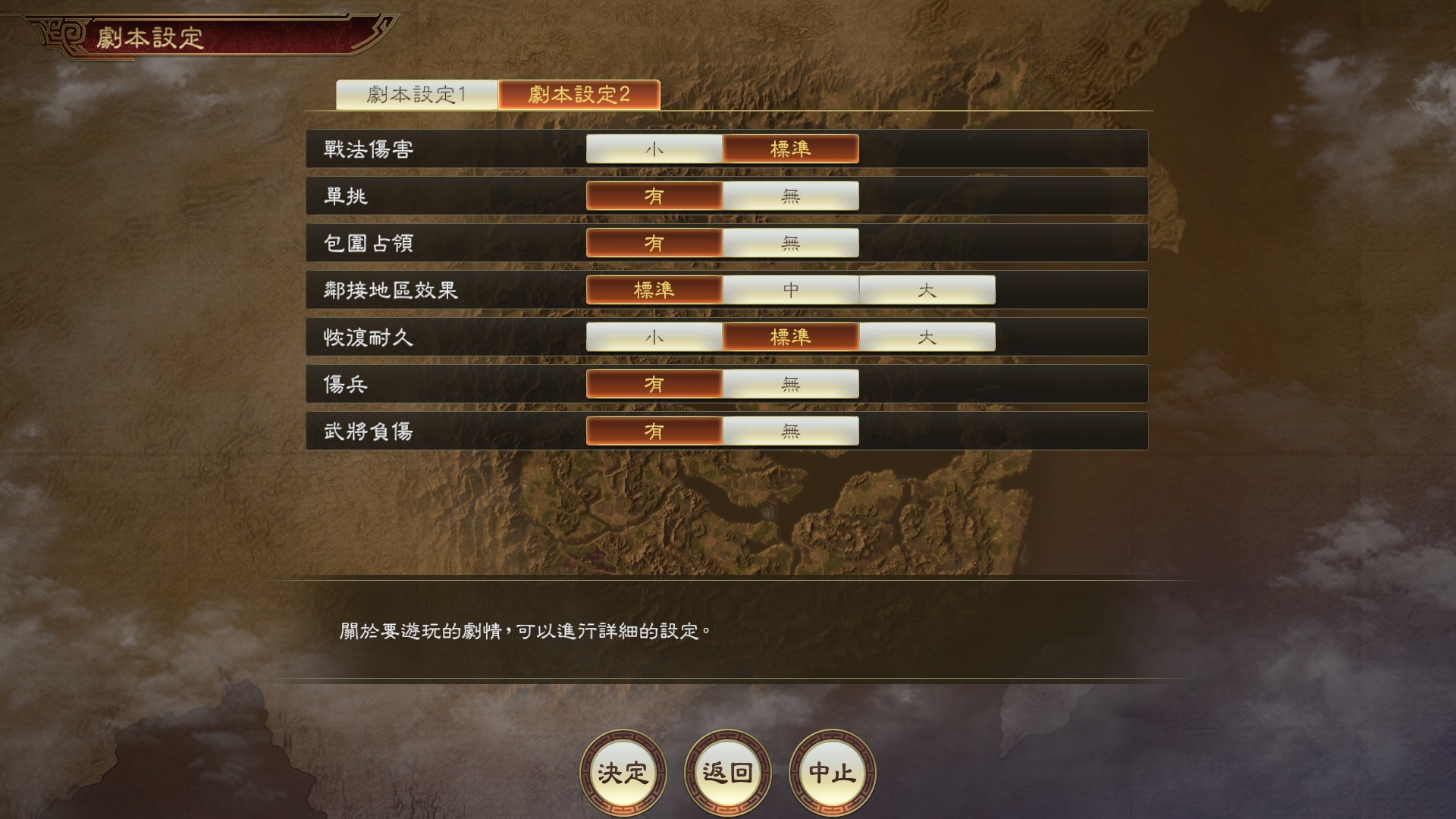1456x819 pixels.
Task: Set 鄰接地區效果 to 大
Action: coord(928,290)
